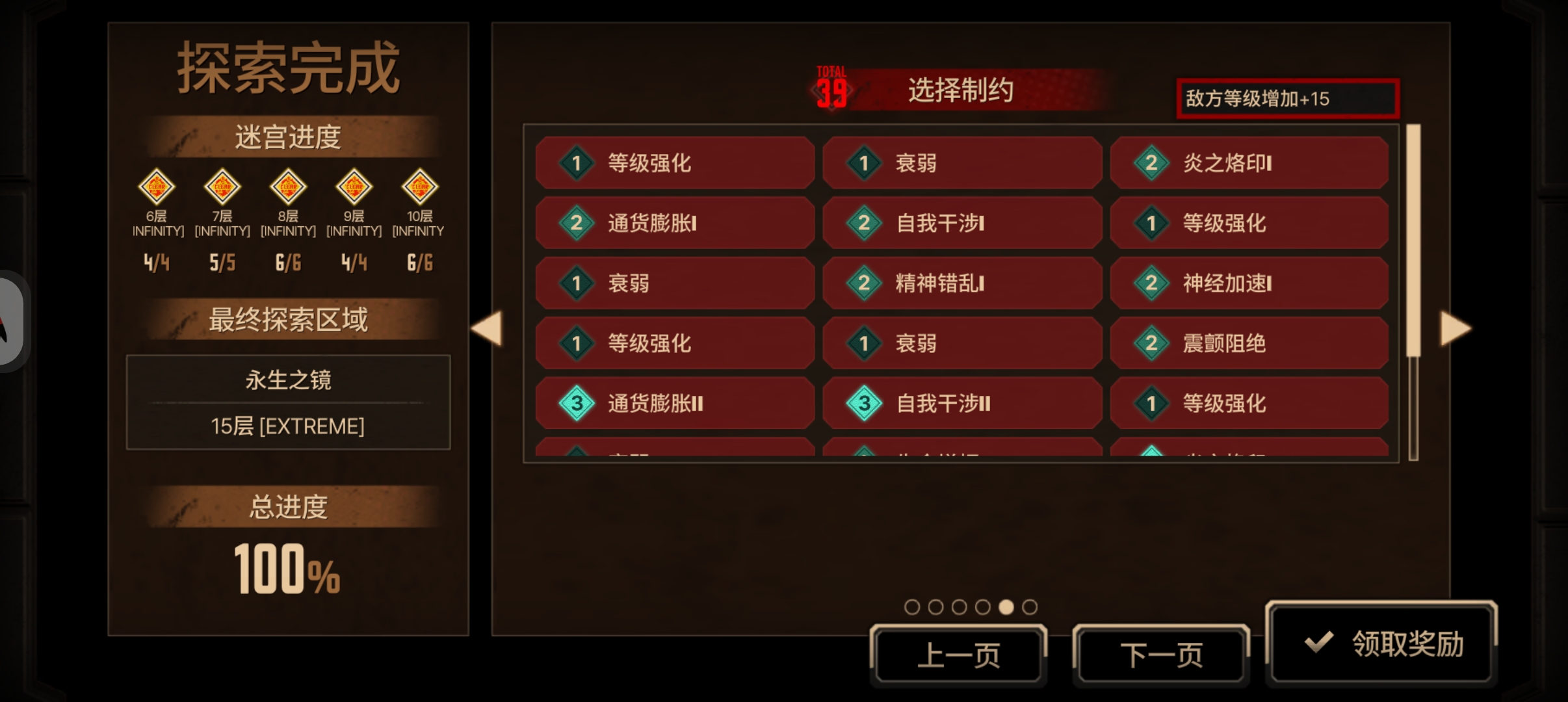Click the 7层 [INFINITY] clear badge
The height and width of the screenshot is (702, 1568).
click(x=222, y=187)
